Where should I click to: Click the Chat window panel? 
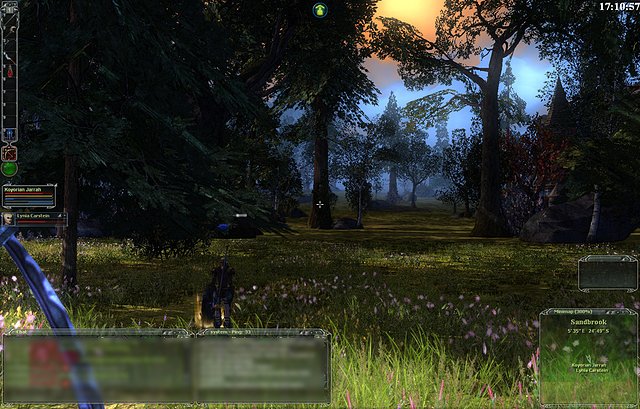pyautogui.click(x=96, y=365)
